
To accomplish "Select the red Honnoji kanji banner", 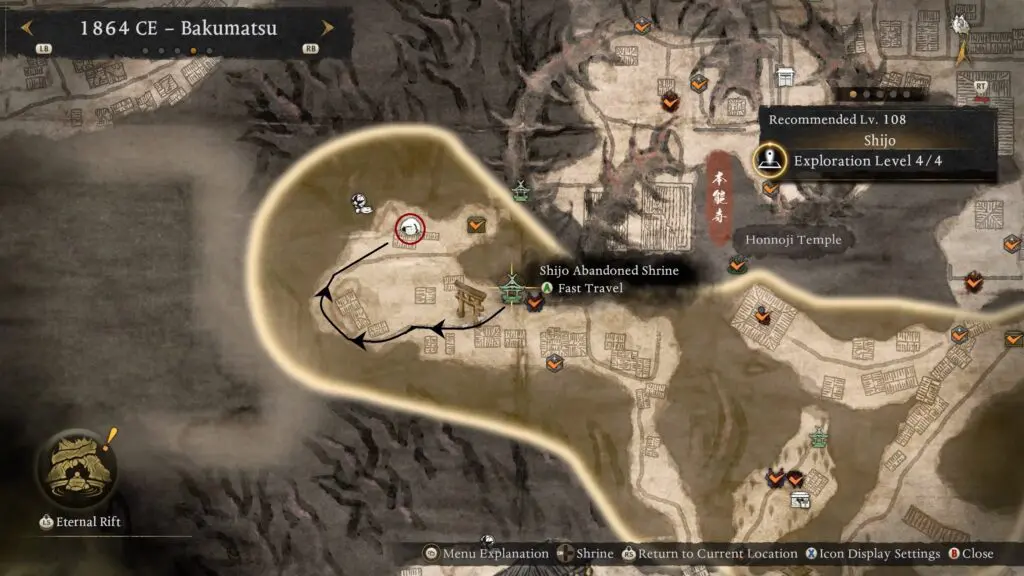I will pyautogui.click(x=719, y=197).
